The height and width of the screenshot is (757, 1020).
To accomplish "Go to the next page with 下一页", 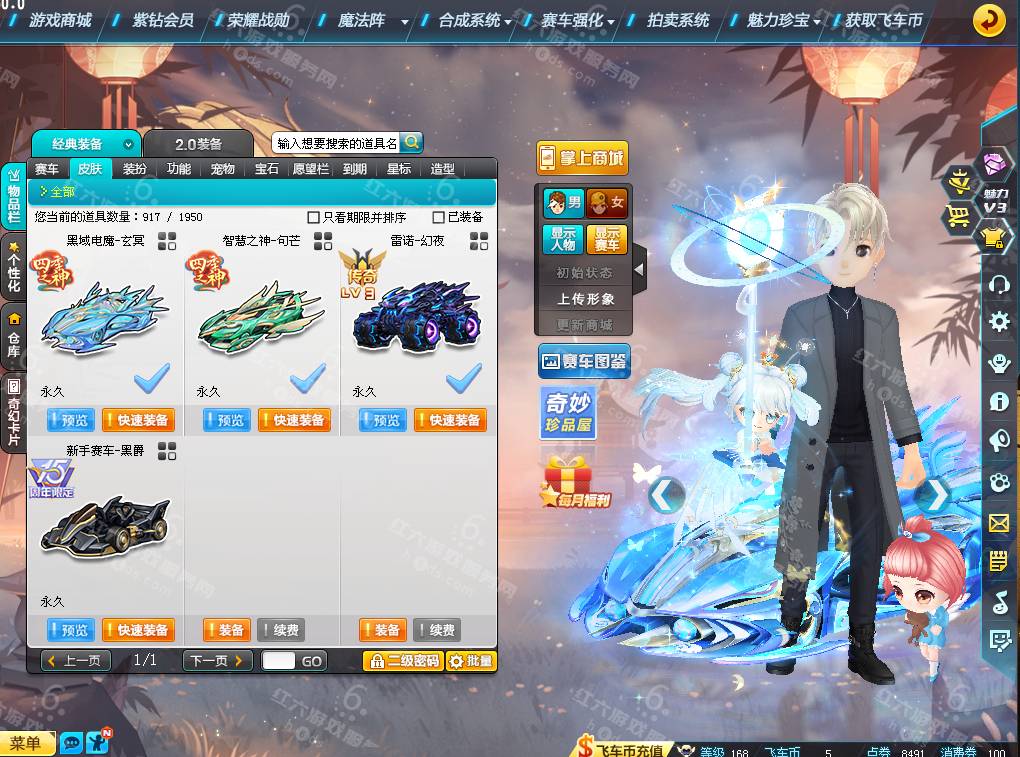I will [217, 661].
